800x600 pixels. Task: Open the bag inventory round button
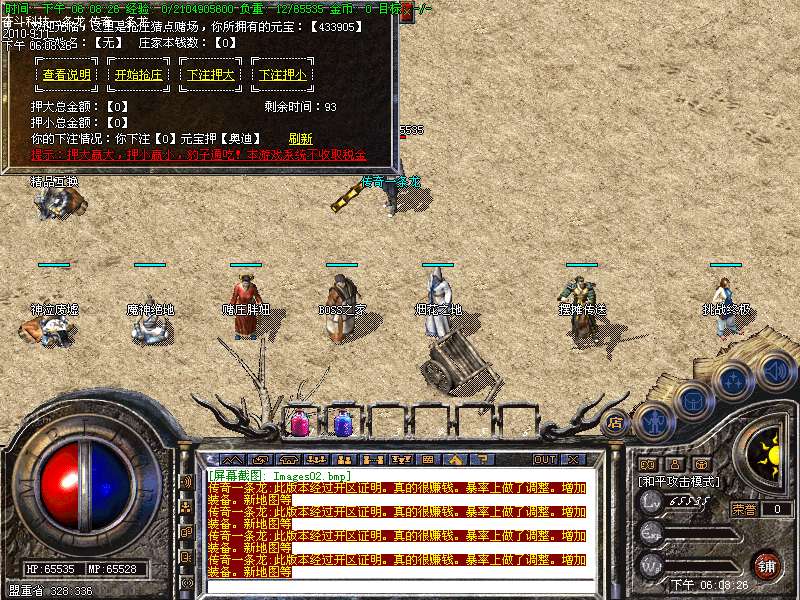(x=692, y=401)
